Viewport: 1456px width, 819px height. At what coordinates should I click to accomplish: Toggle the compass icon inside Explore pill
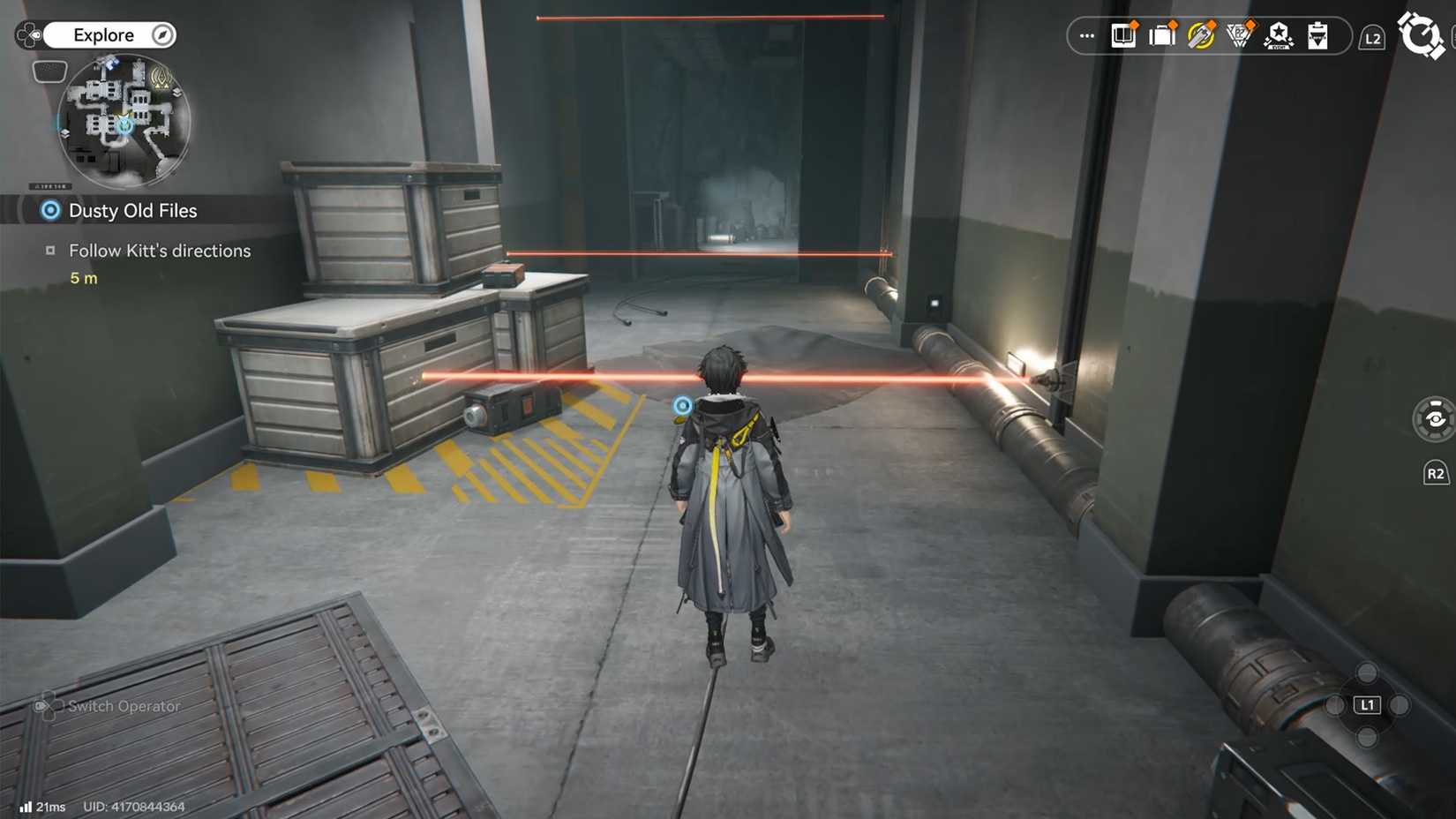(x=162, y=34)
